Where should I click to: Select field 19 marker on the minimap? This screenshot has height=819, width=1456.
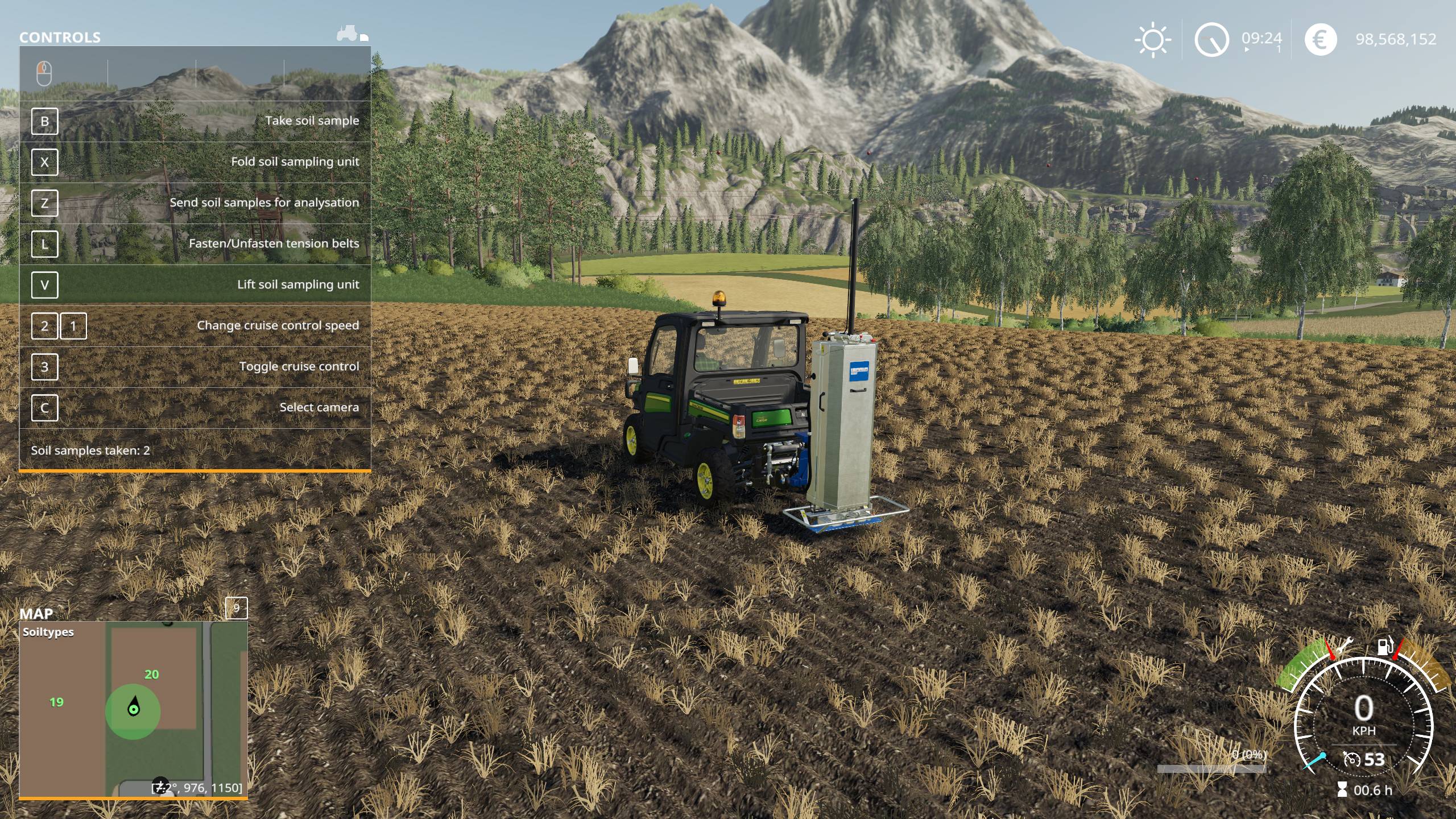coord(56,702)
